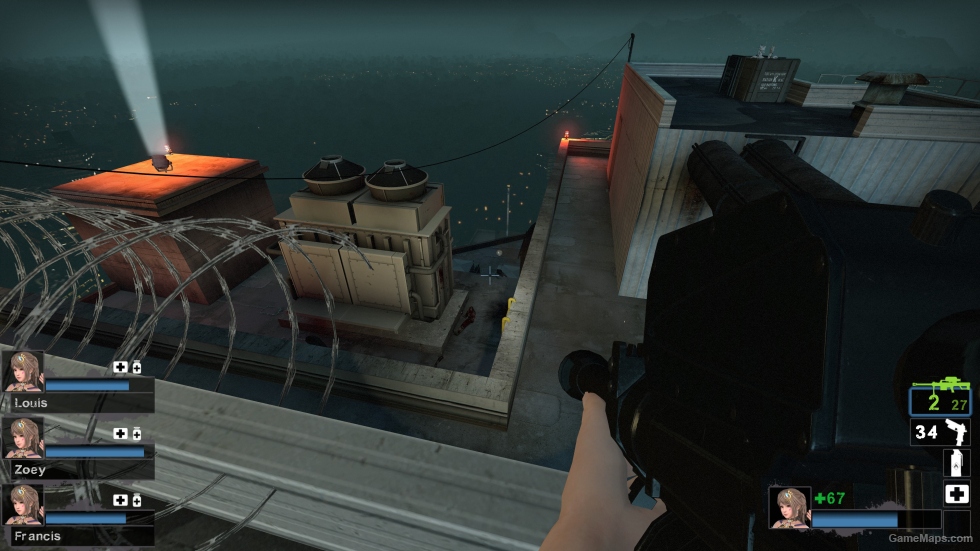Click Zoey's teammate portrait
The height and width of the screenshot is (551, 980).
[23, 437]
